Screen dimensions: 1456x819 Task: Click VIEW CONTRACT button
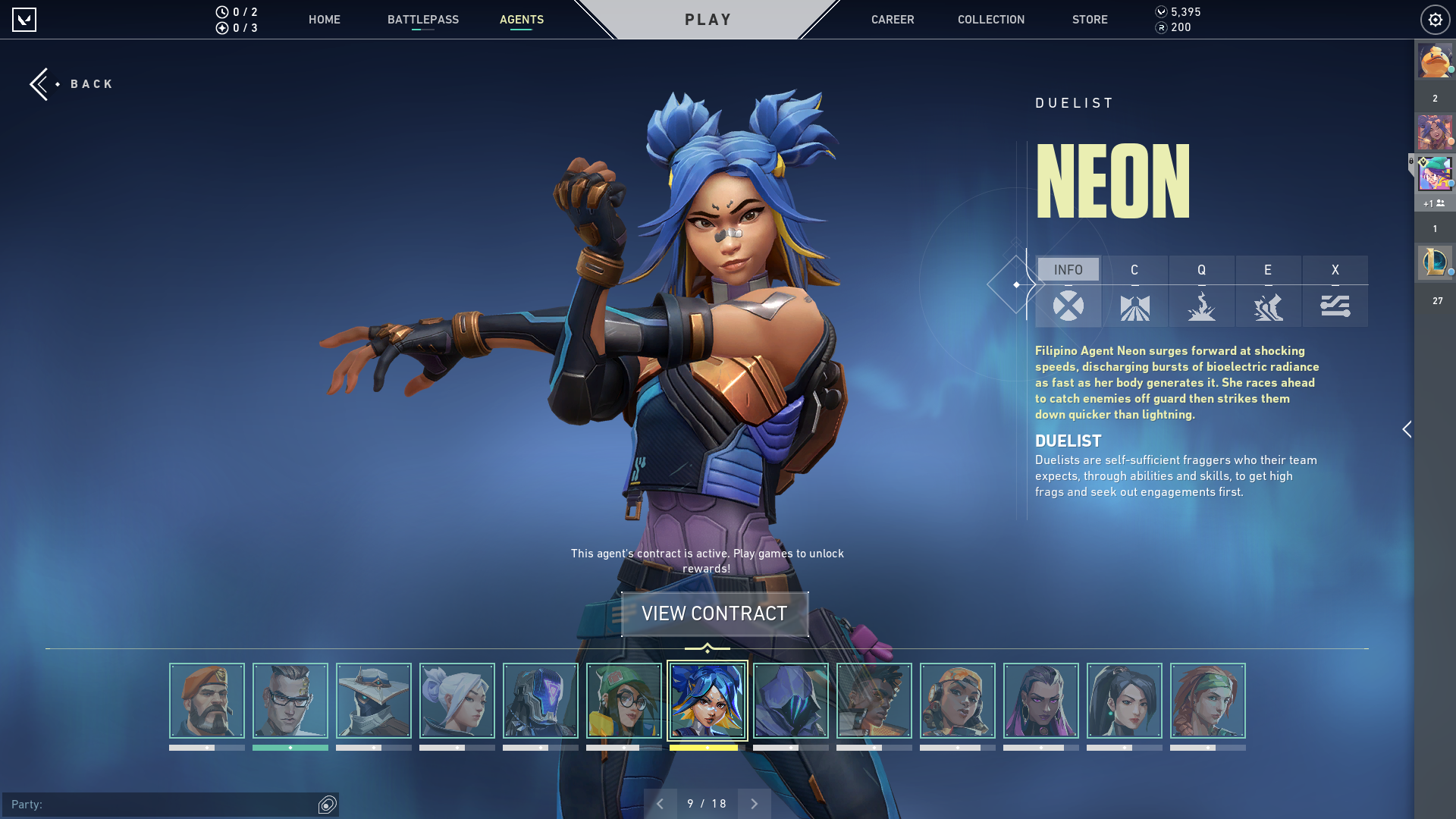[x=714, y=613]
